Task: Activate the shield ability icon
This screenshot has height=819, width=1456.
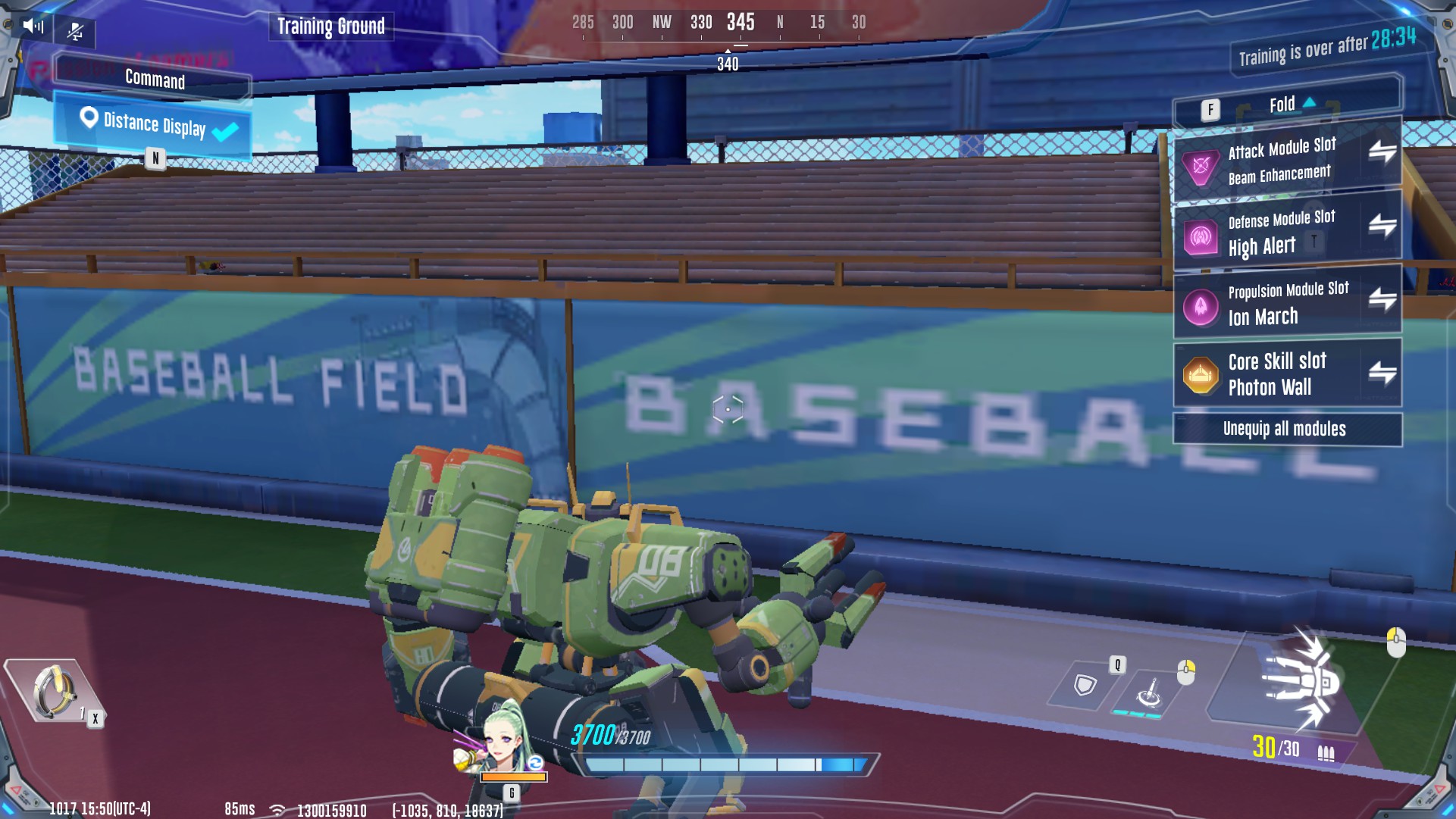Action: (1085, 685)
